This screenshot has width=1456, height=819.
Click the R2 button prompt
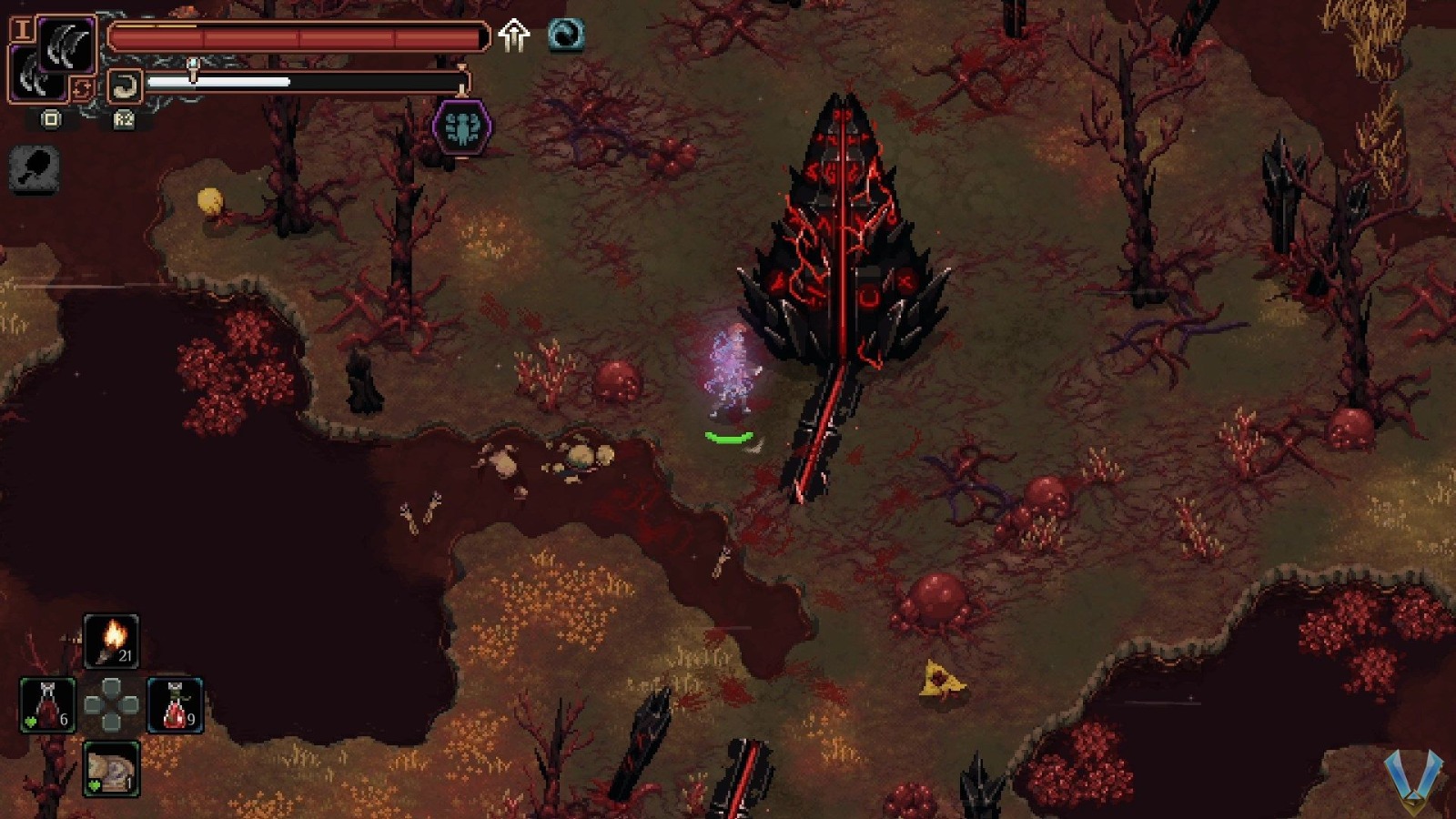point(124,119)
